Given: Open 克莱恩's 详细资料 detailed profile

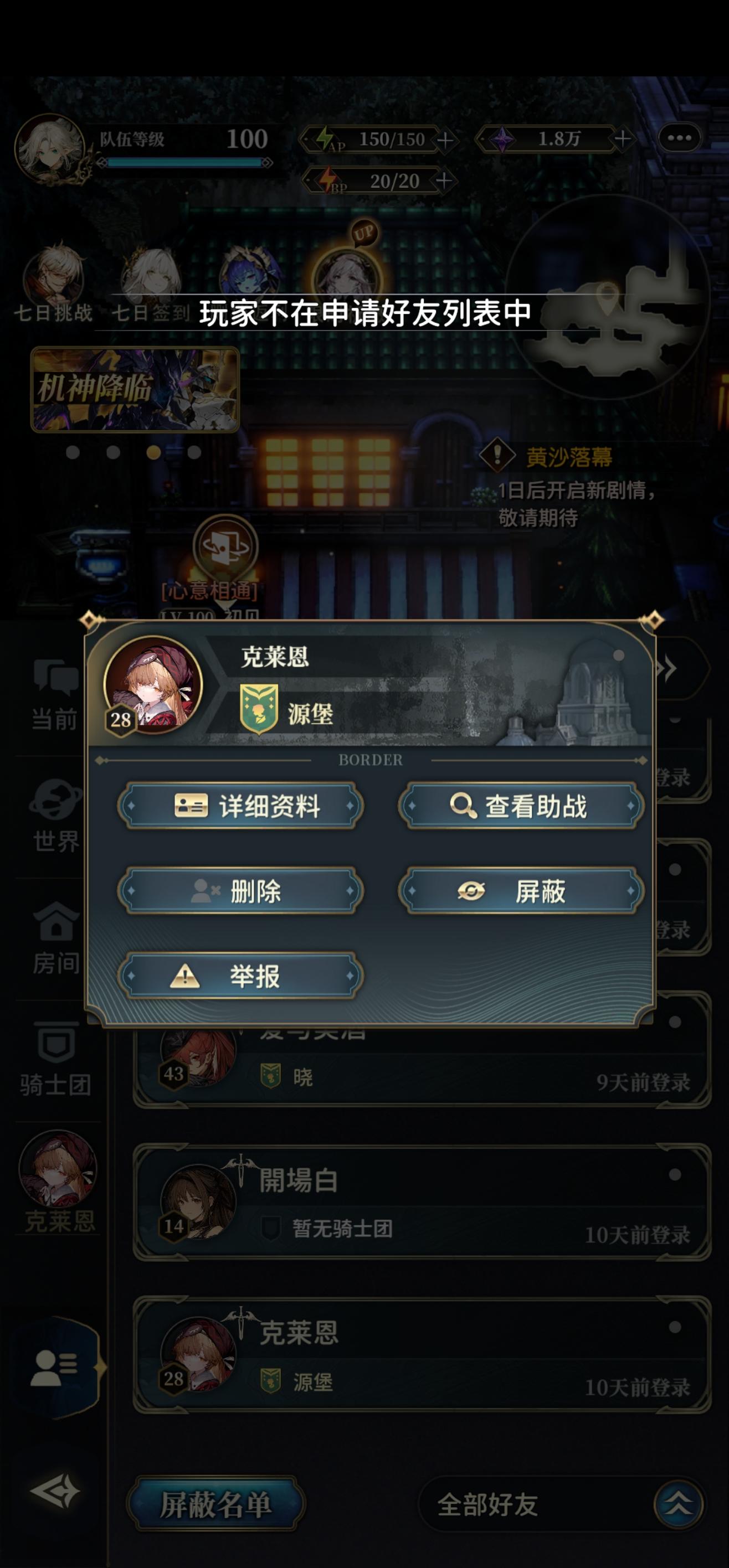Looking at the screenshot, I should pos(240,803).
